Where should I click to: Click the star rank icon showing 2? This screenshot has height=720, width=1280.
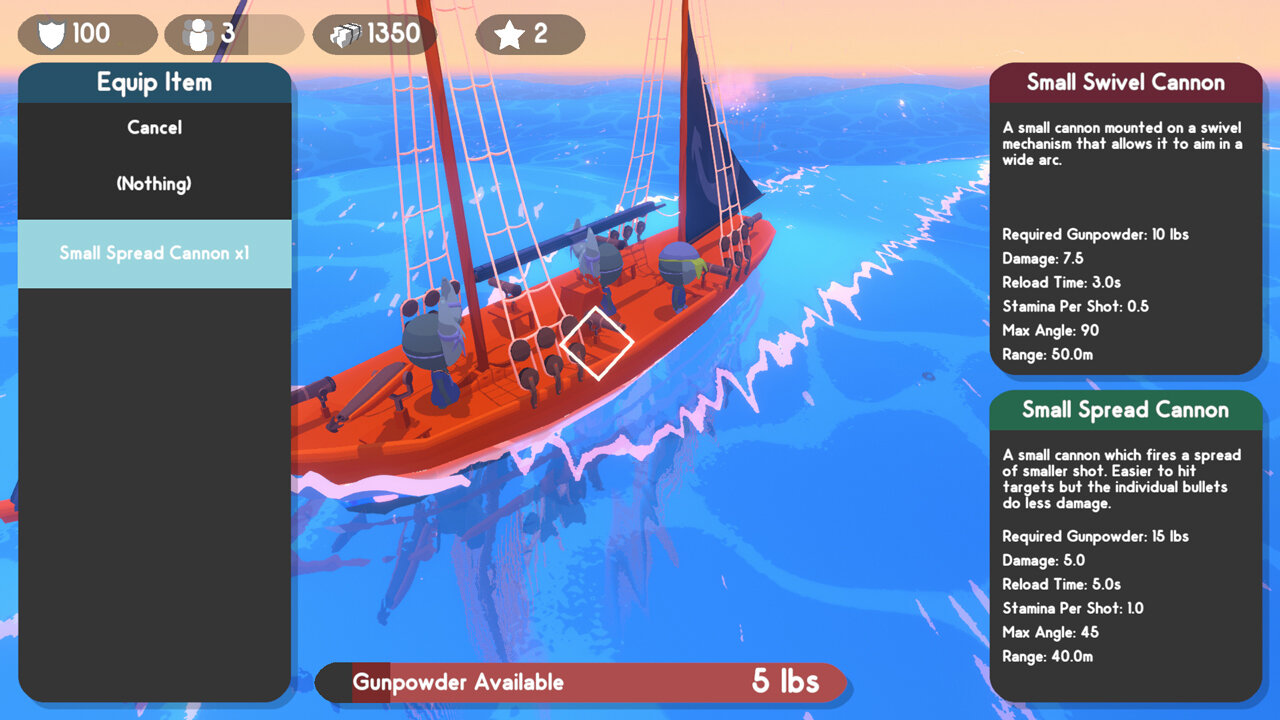(x=510, y=32)
